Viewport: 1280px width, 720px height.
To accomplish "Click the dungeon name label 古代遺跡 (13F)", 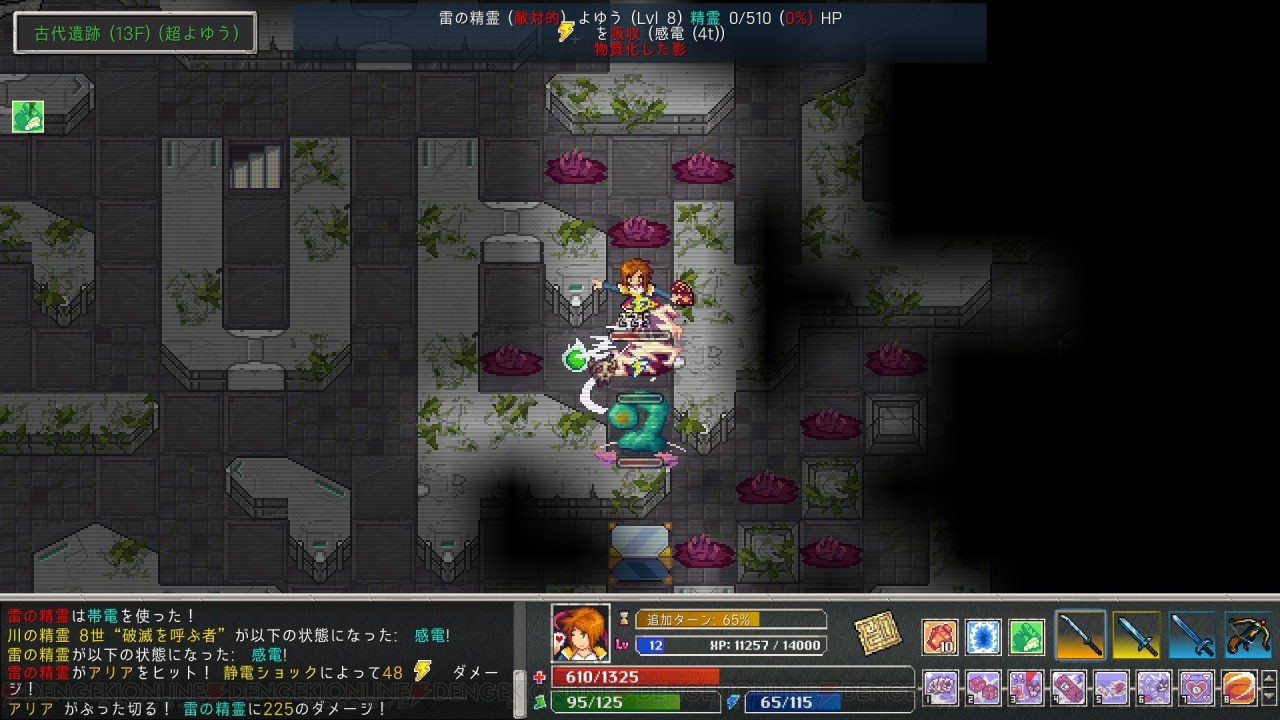I will (133, 32).
